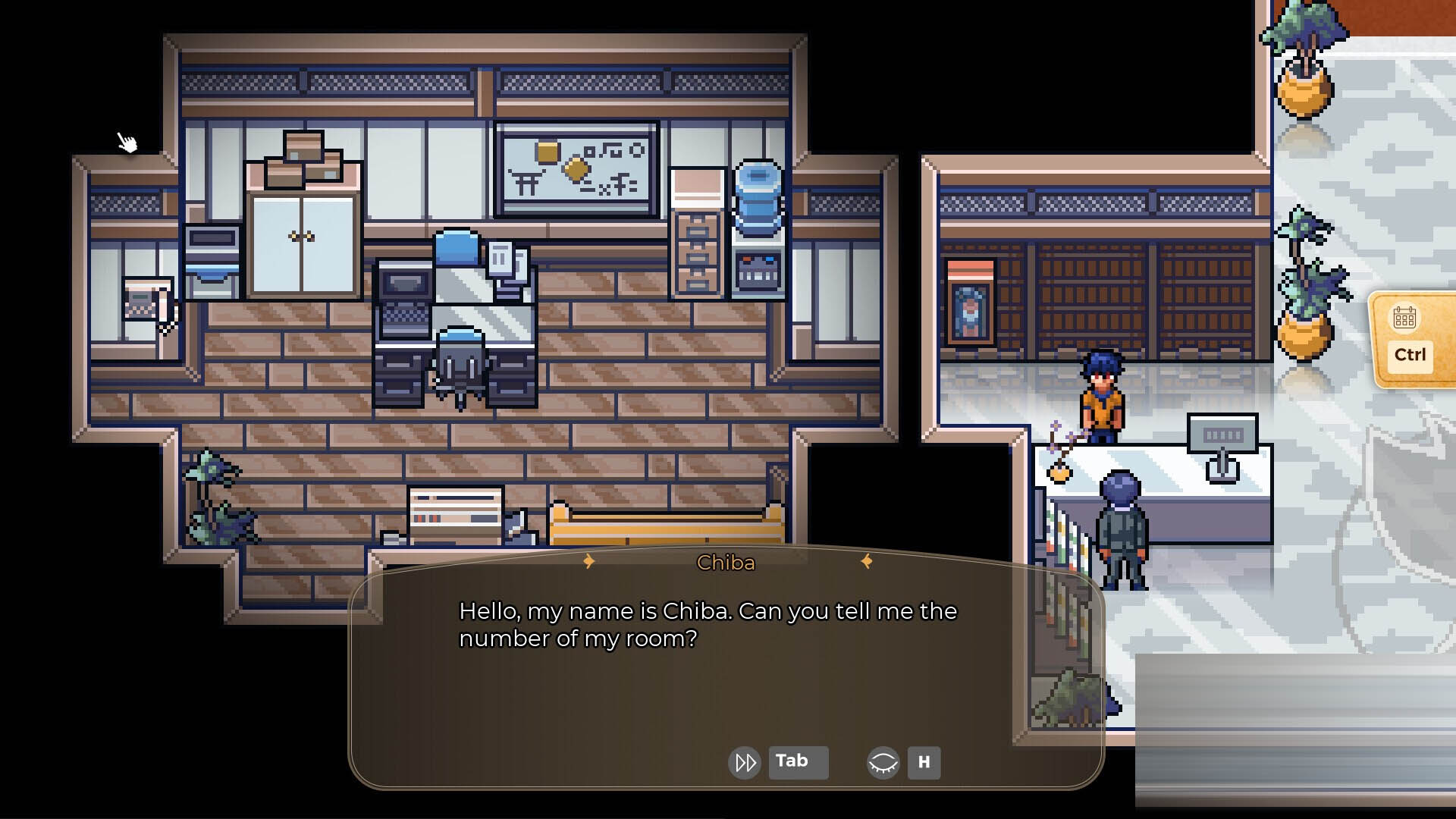1456x819 pixels.
Task: Click Chiba's name in the dialogue header
Action: click(726, 563)
